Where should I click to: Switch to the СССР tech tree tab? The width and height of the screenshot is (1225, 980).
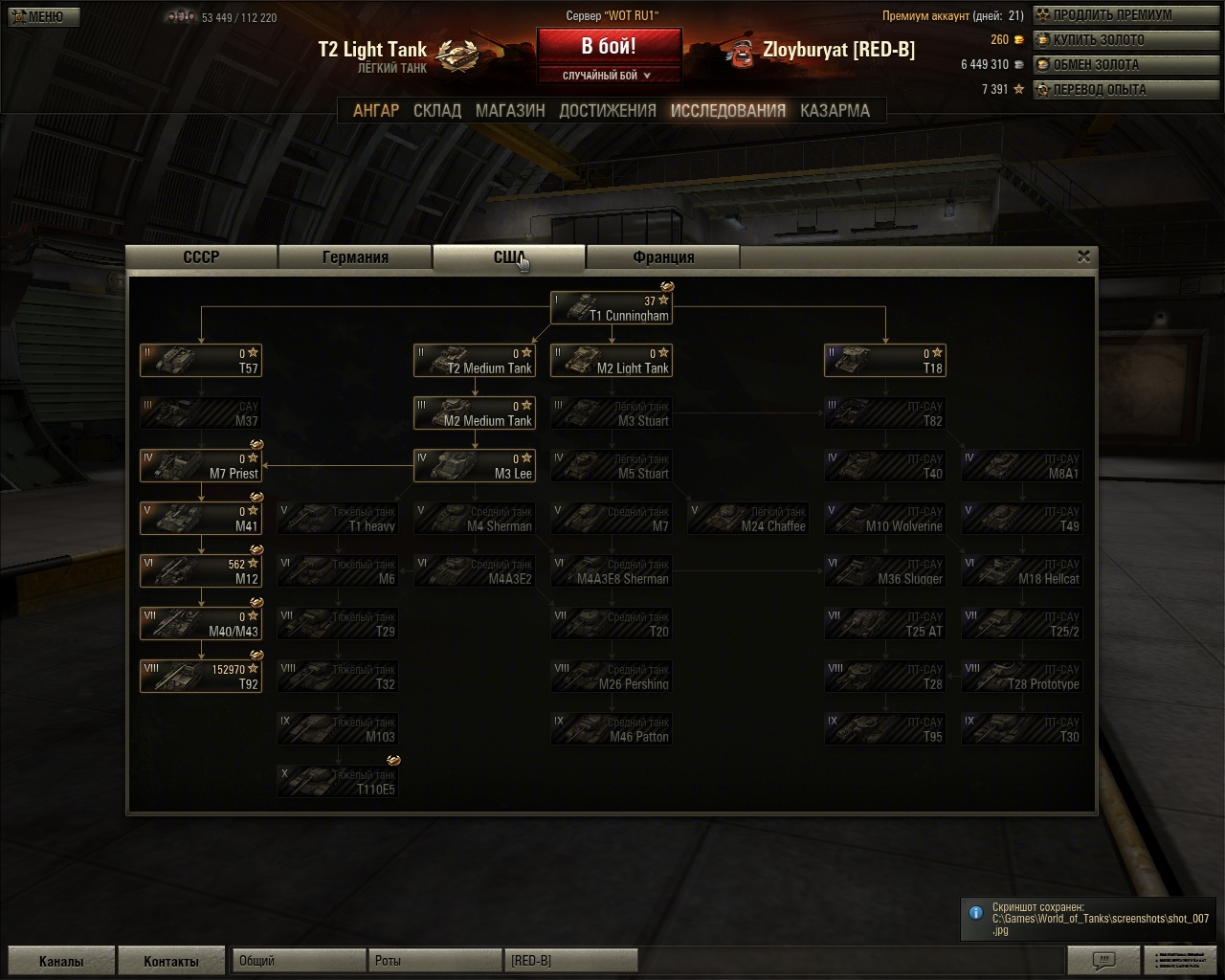[x=201, y=257]
